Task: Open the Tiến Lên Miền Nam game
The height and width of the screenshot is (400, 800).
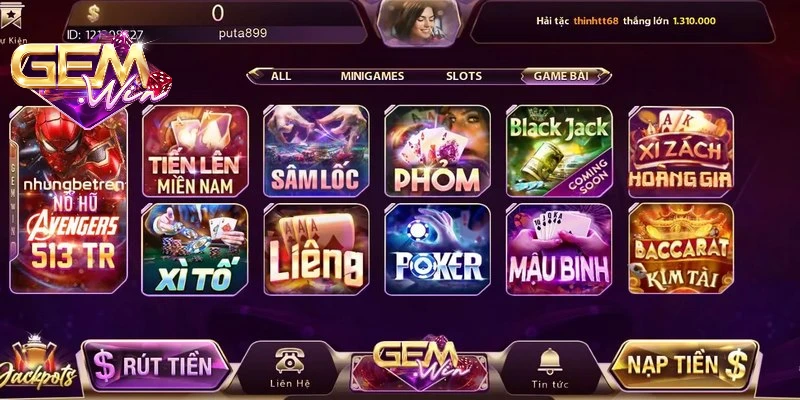Action: (x=194, y=152)
